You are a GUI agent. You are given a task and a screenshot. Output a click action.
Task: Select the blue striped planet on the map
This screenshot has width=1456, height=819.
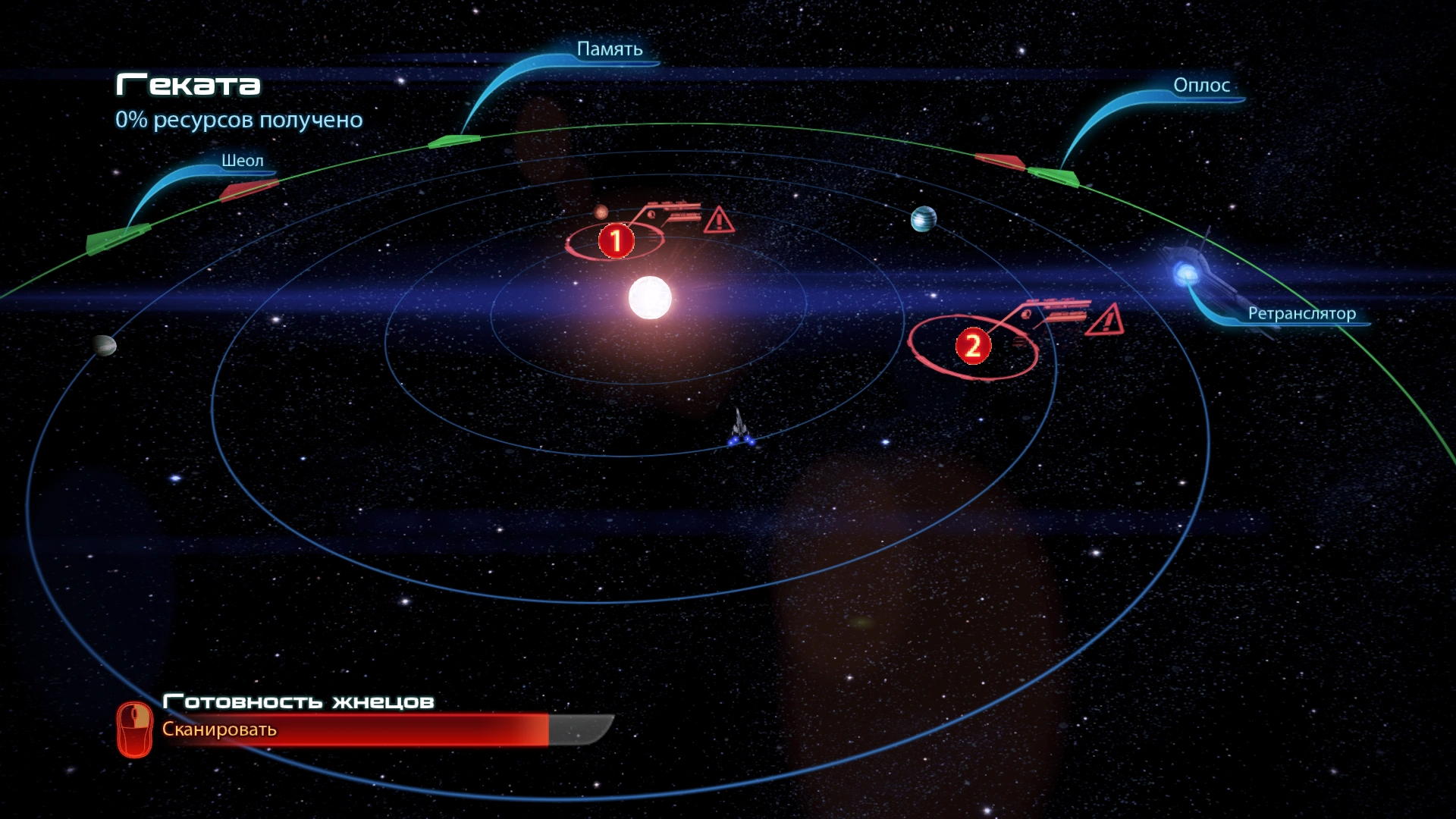click(923, 219)
